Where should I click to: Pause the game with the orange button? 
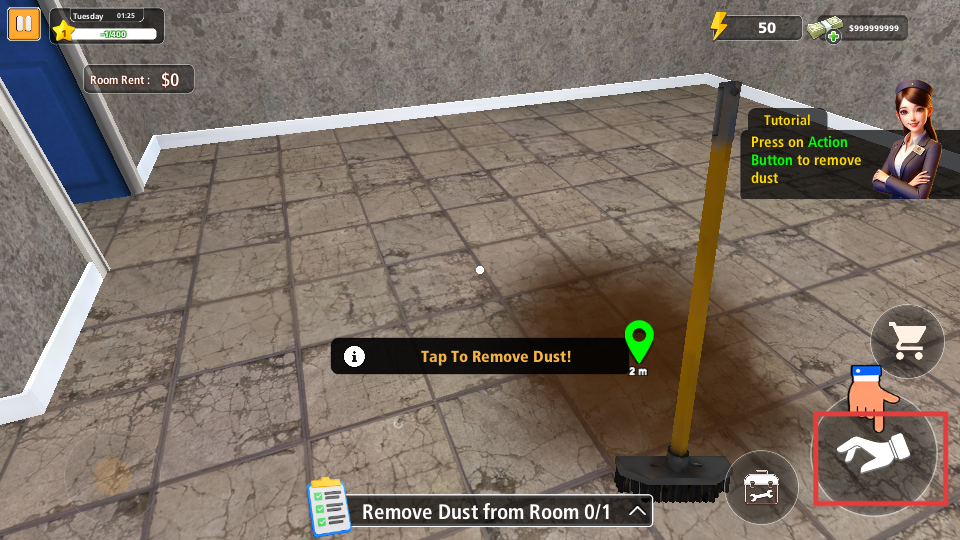24,24
